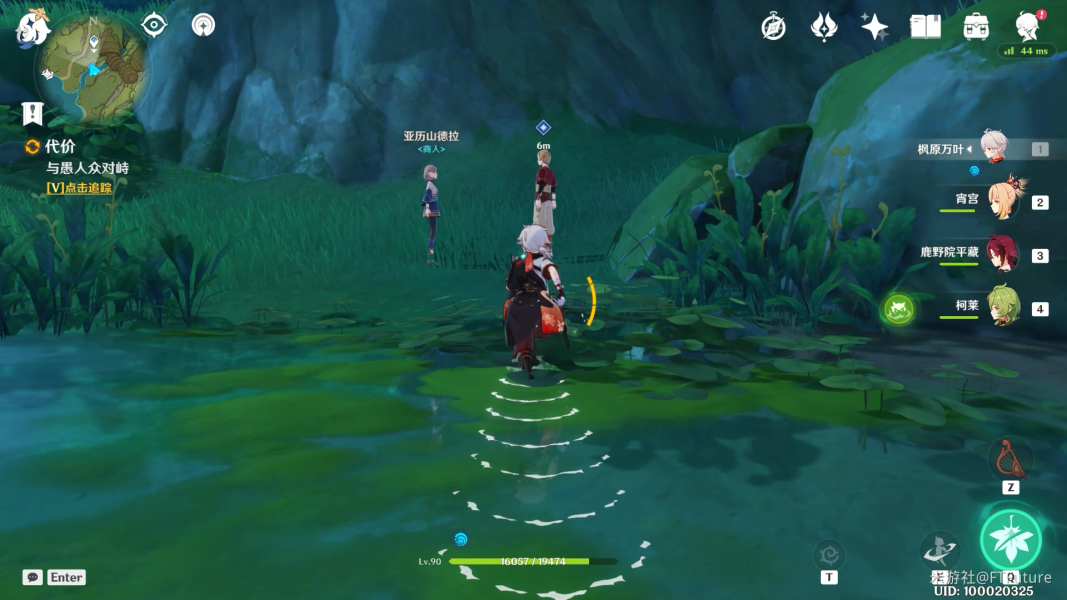This screenshot has width=1067, height=600.
Task: Open the character screen icon
Action: [x=1027, y=27]
